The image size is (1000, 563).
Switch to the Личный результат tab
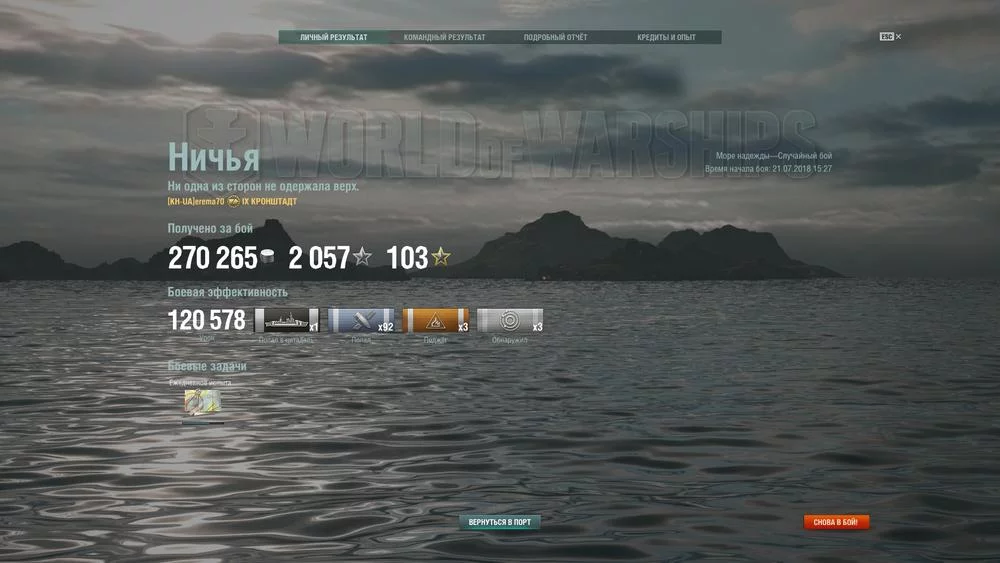(334, 38)
